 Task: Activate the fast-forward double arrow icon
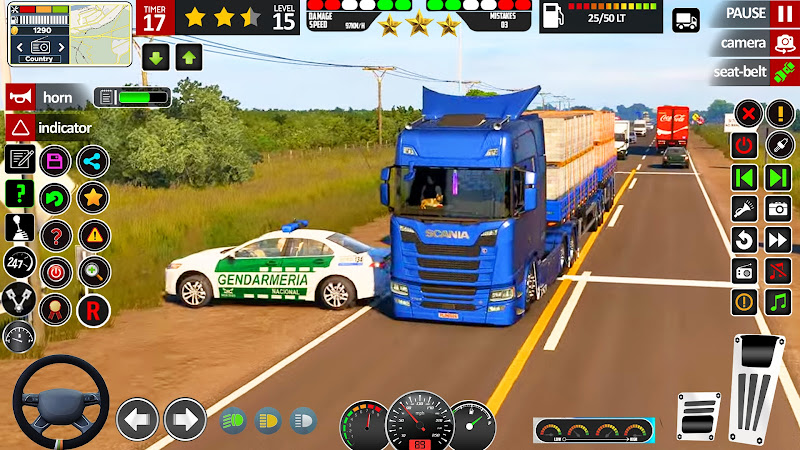coord(778,240)
